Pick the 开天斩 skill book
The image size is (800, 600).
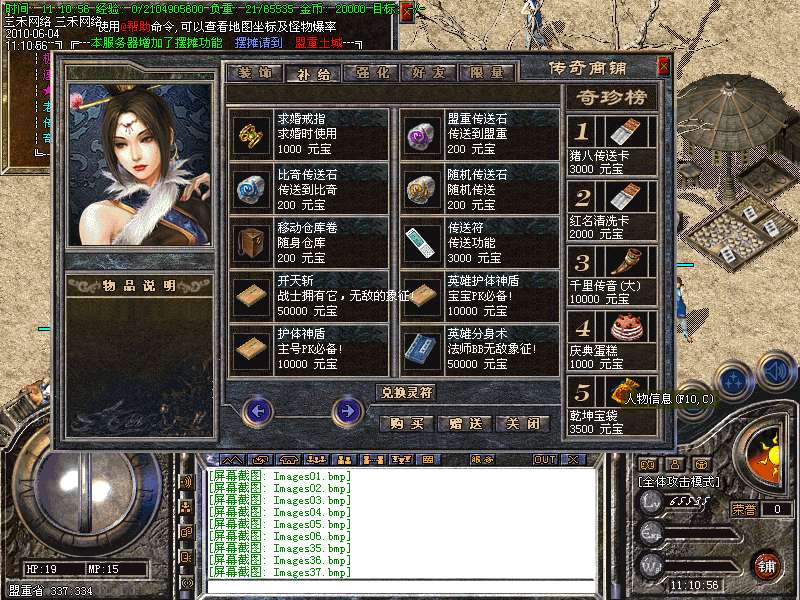click(x=309, y=295)
